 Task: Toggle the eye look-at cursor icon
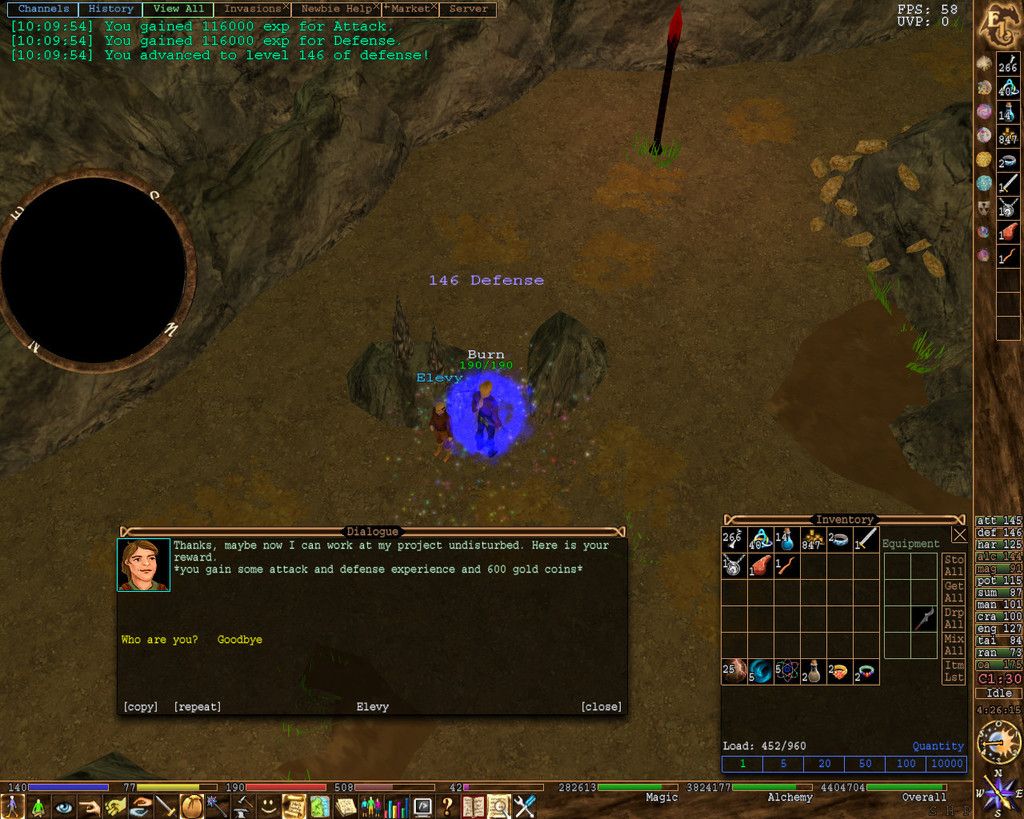pos(64,805)
